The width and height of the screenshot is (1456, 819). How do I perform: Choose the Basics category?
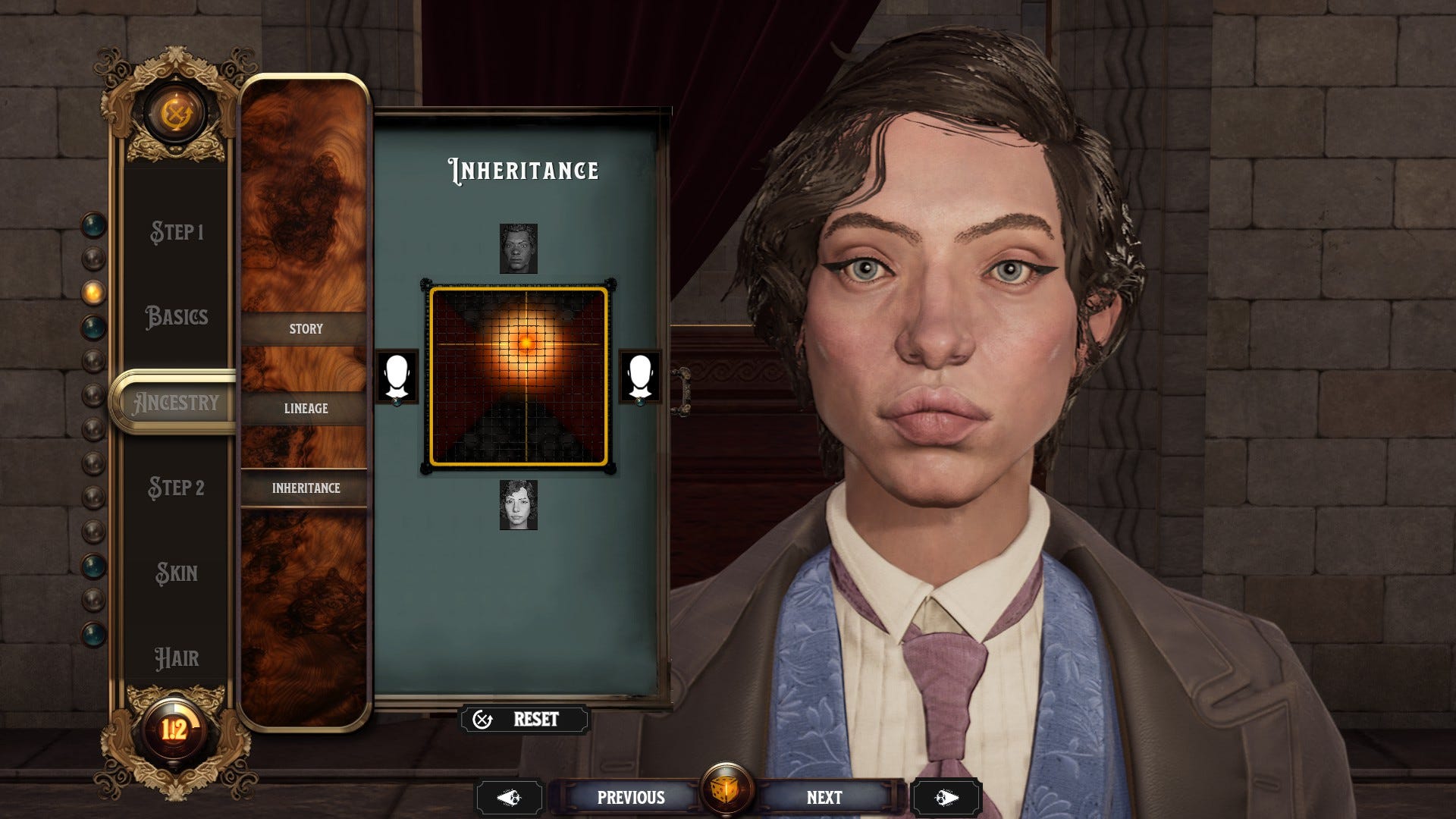(x=176, y=316)
